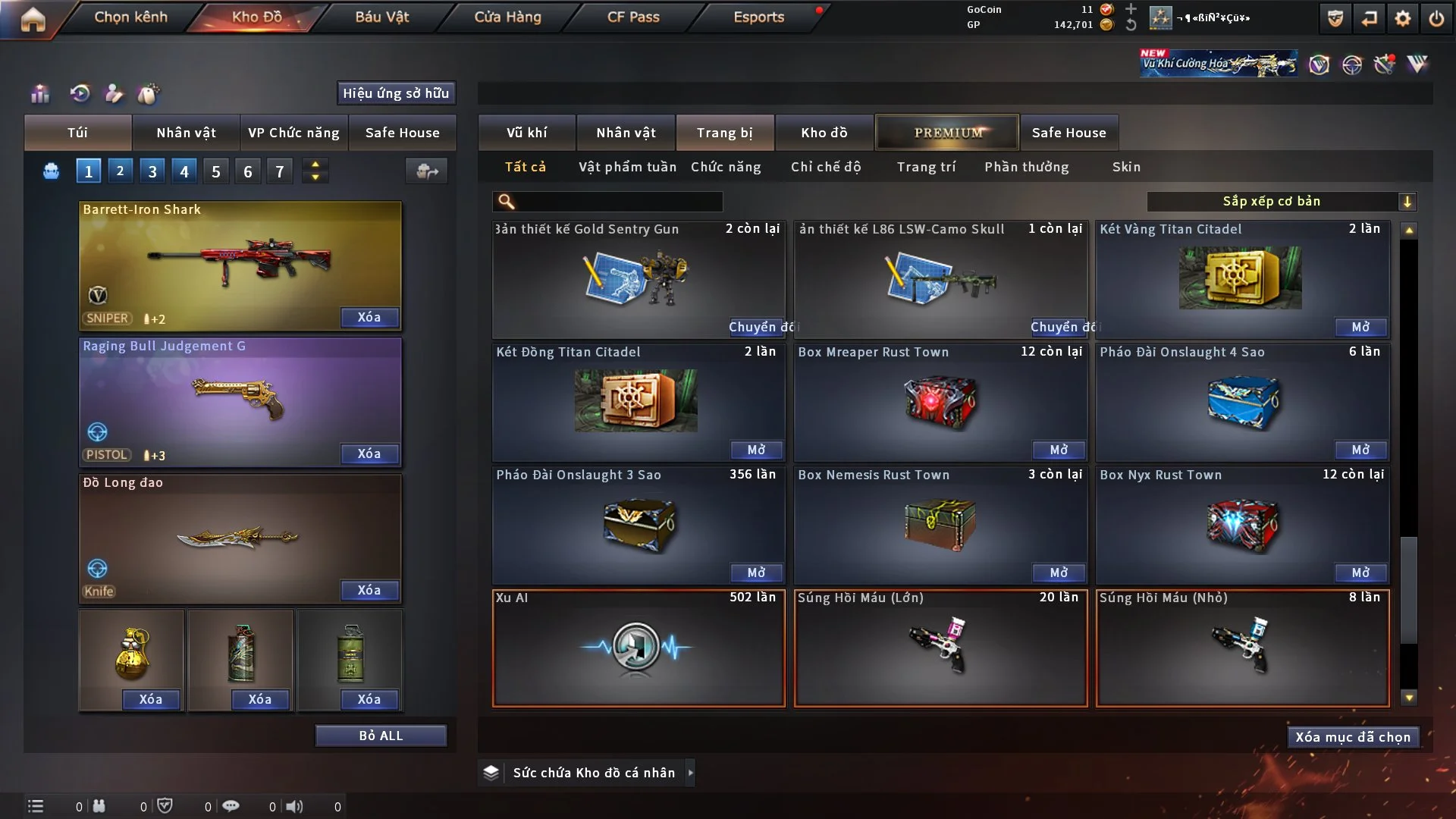Image resolution: width=1456 pixels, height=819 pixels.
Task: Switch to bag slot number 3
Action: [152, 171]
